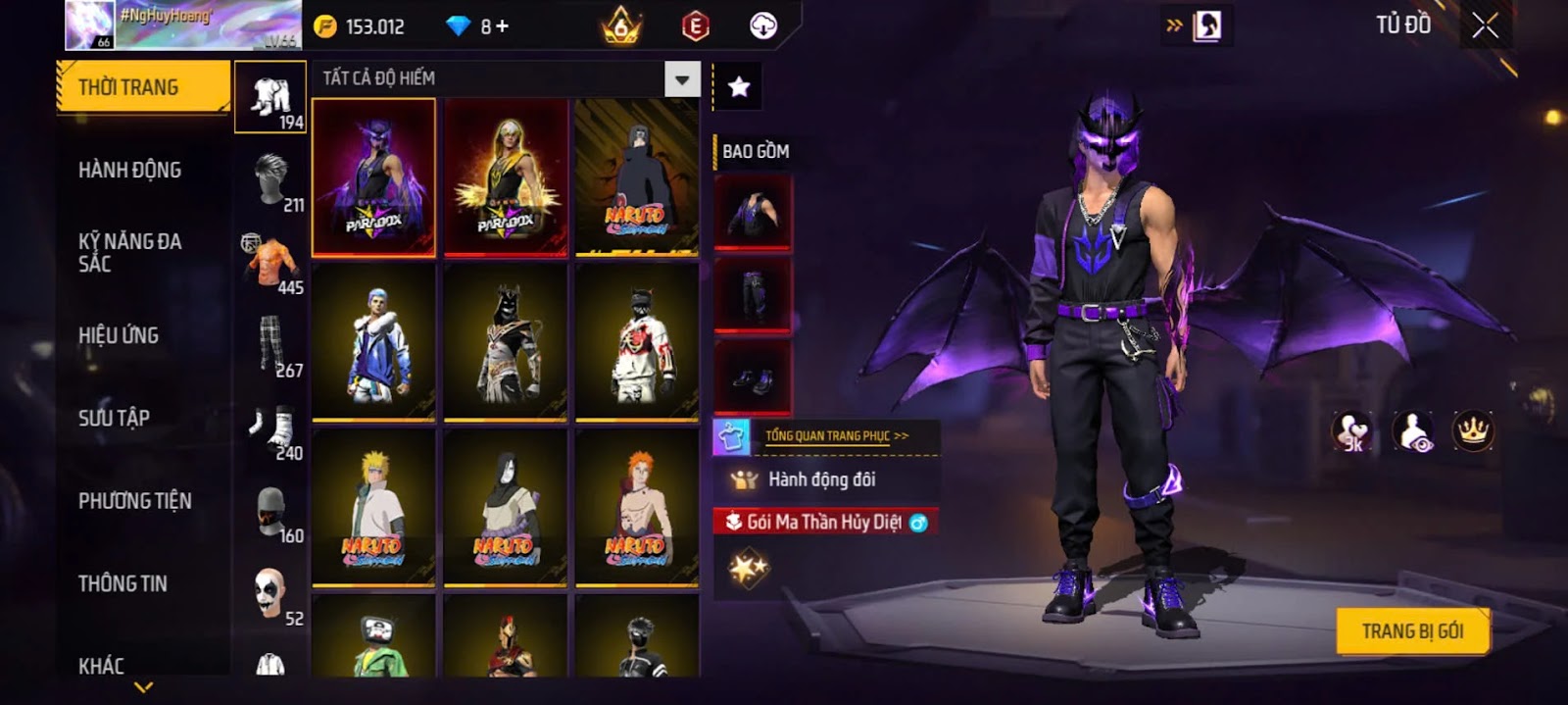Viewport: 1568px width, 705px height.
Task: Select the hairstyle subcategory with 211 items
Action: (271, 179)
